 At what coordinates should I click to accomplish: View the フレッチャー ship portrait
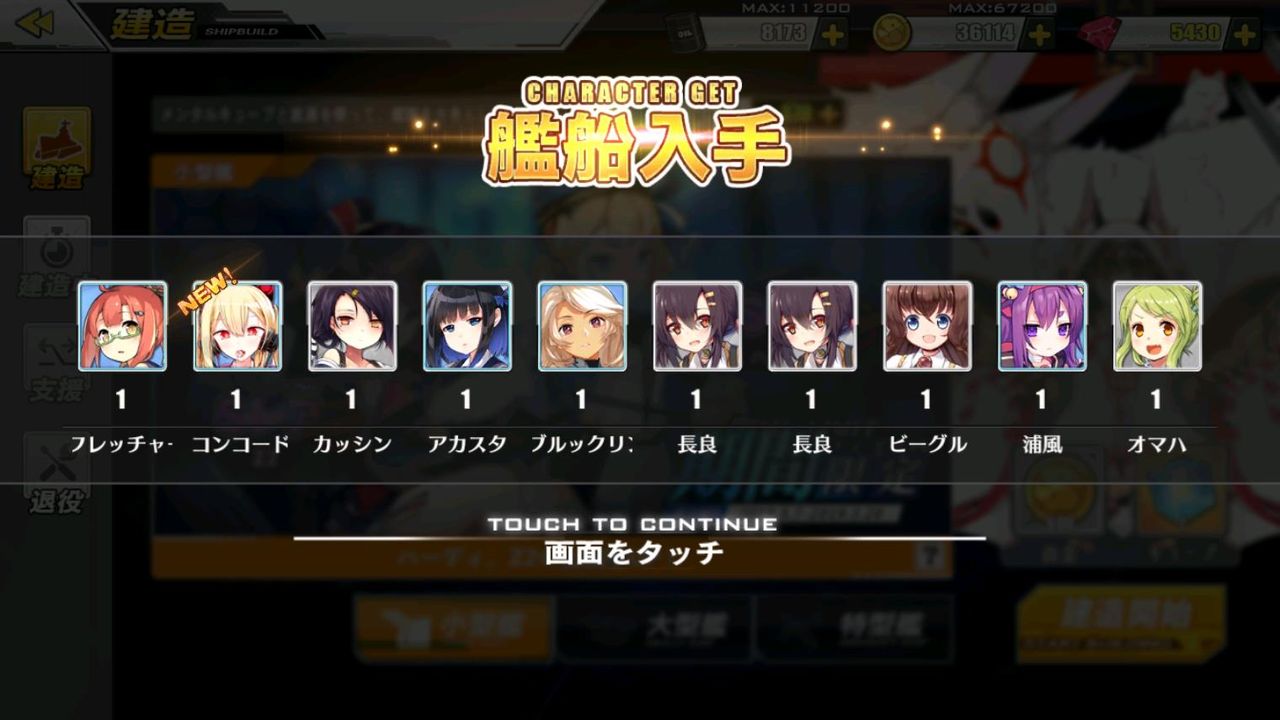[124, 328]
